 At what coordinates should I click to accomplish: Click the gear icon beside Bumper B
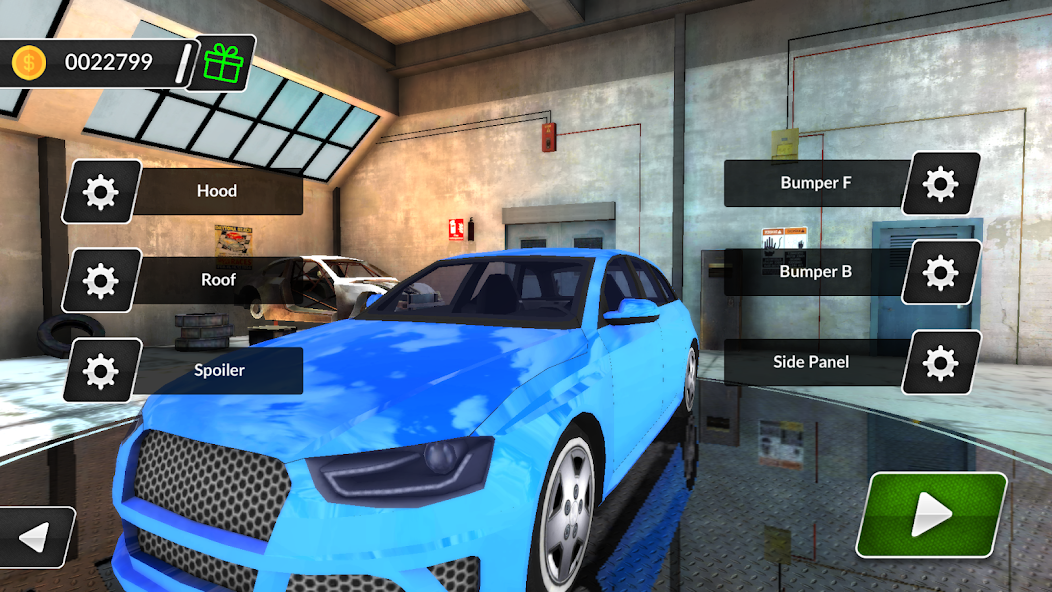(941, 272)
